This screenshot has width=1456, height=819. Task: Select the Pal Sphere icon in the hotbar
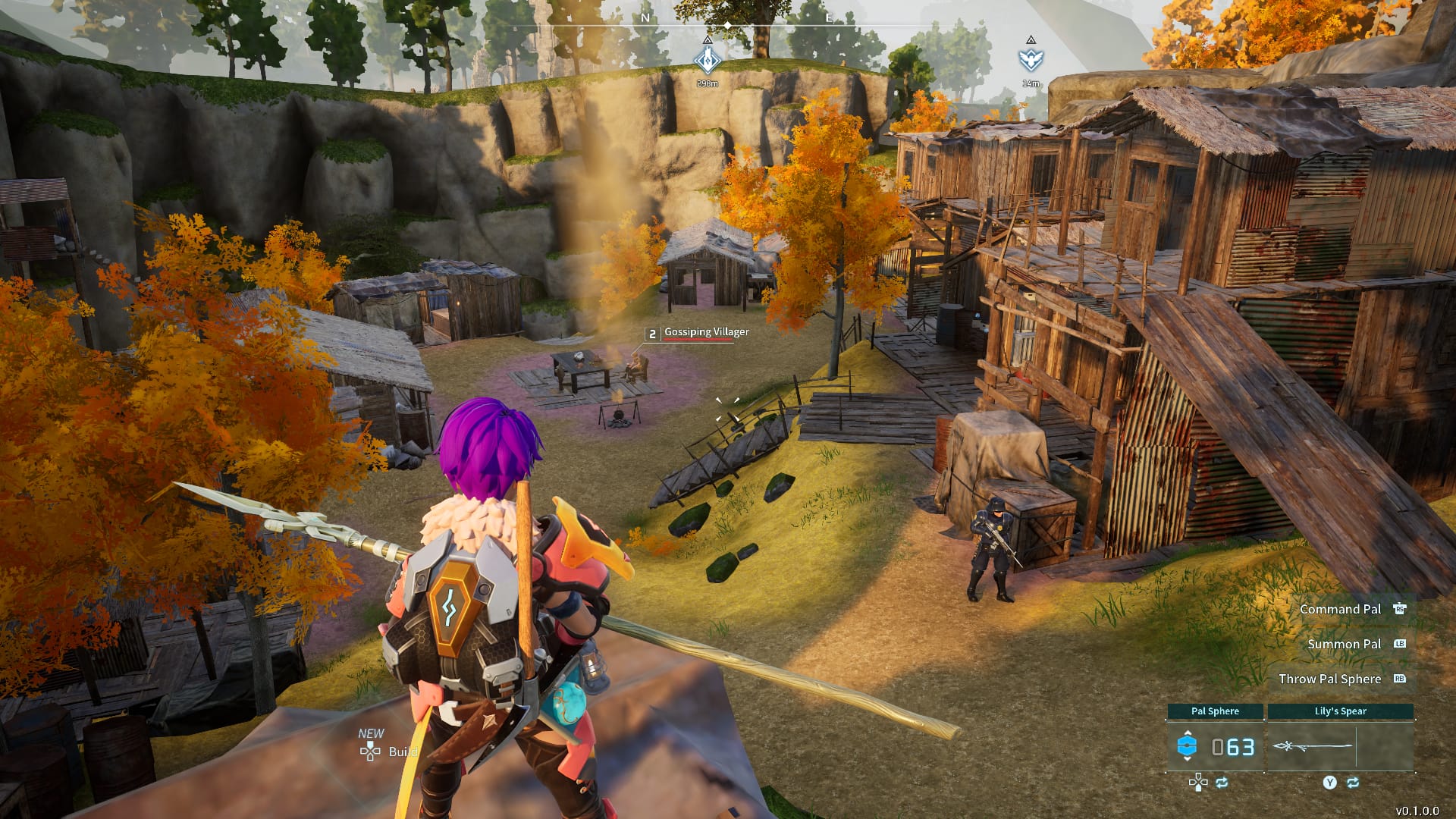click(1187, 745)
